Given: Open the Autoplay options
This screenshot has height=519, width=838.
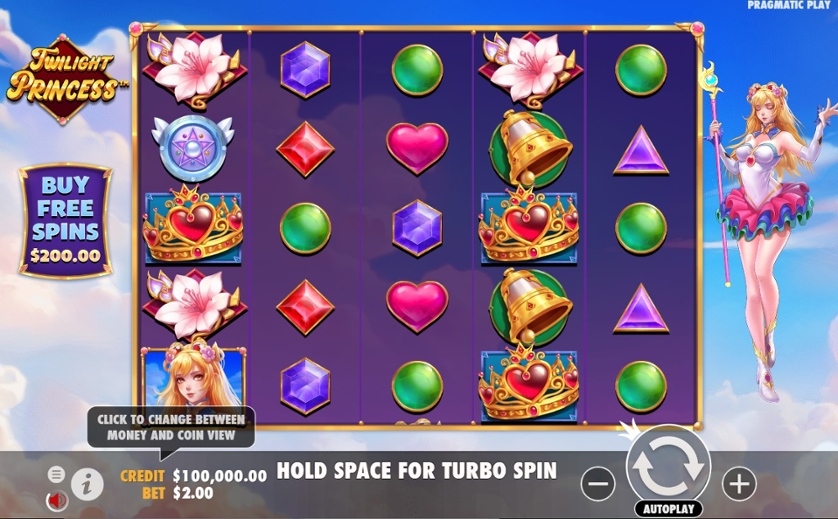Looking at the screenshot, I should click(668, 508).
